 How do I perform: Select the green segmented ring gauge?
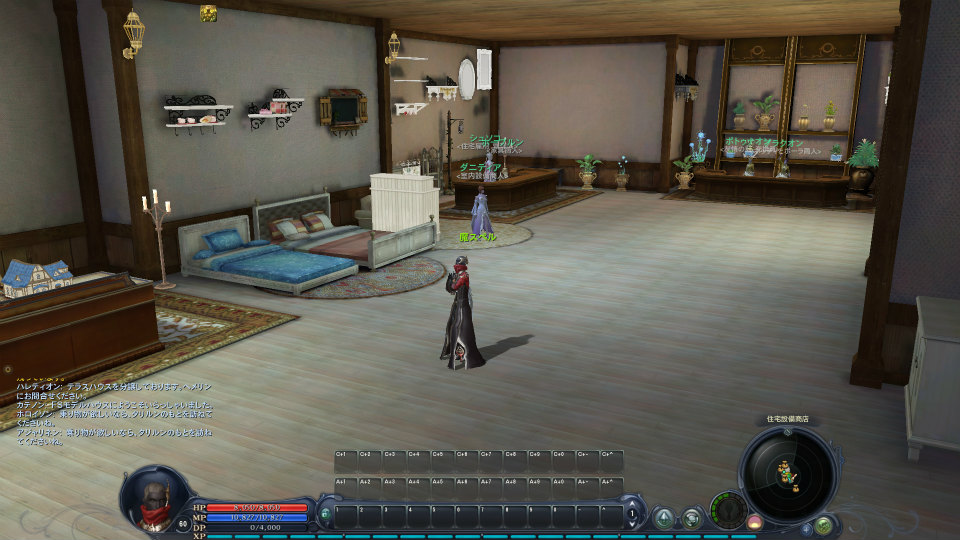coord(728,509)
